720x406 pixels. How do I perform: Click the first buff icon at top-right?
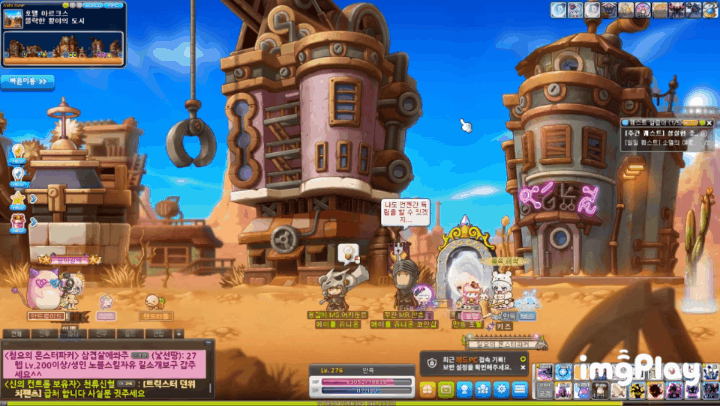(558, 9)
